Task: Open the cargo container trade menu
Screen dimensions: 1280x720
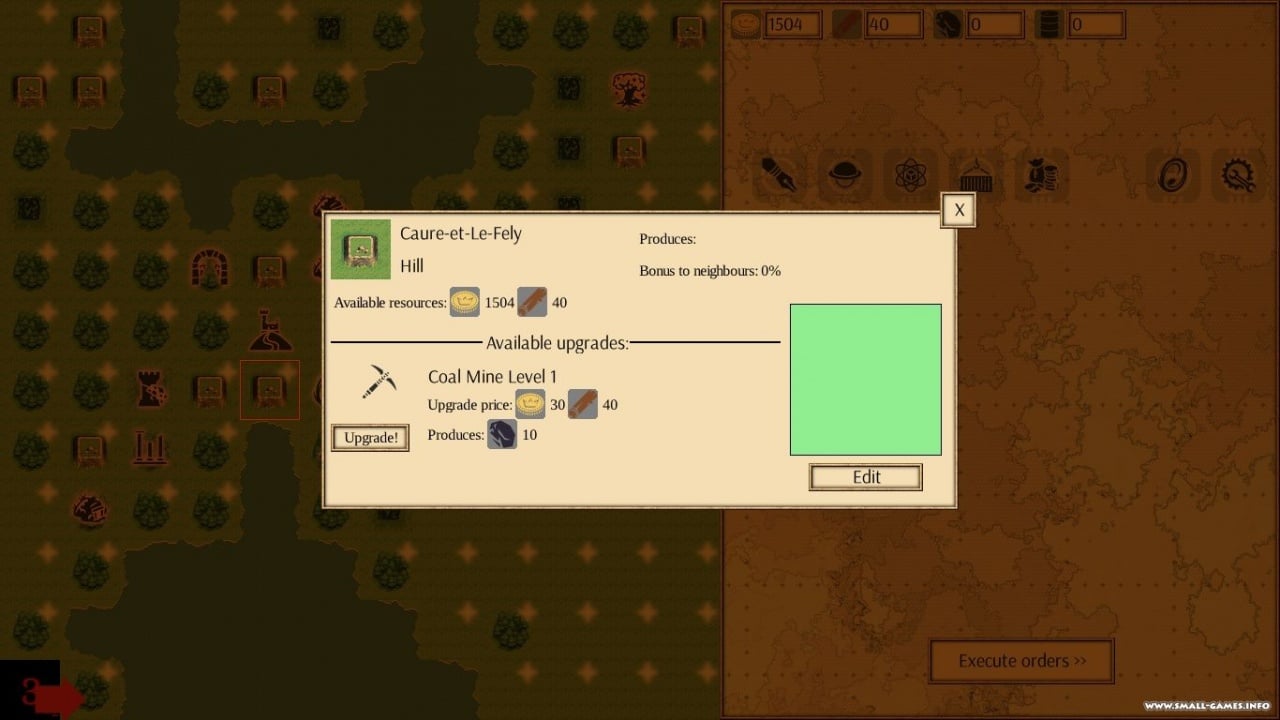Action: (976, 176)
